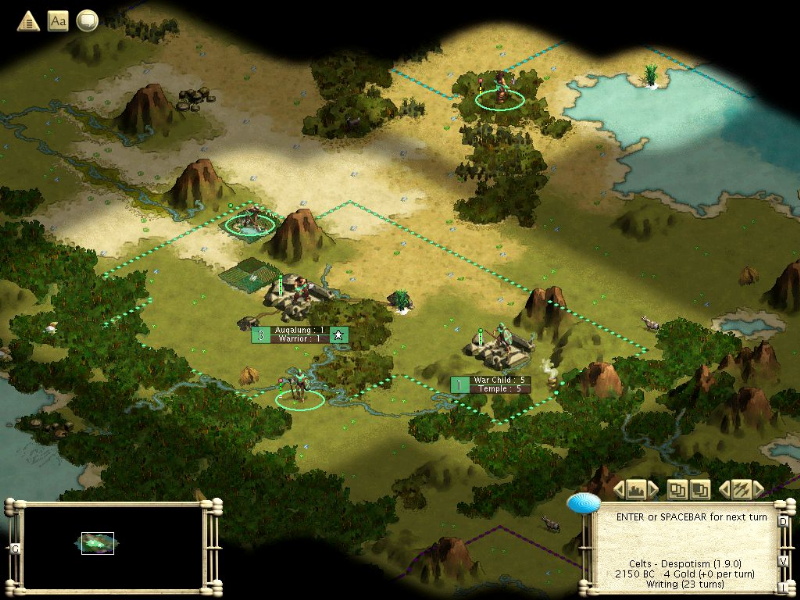Click the light overlapping squares button
The image size is (800, 600).
[x=677, y=489]
